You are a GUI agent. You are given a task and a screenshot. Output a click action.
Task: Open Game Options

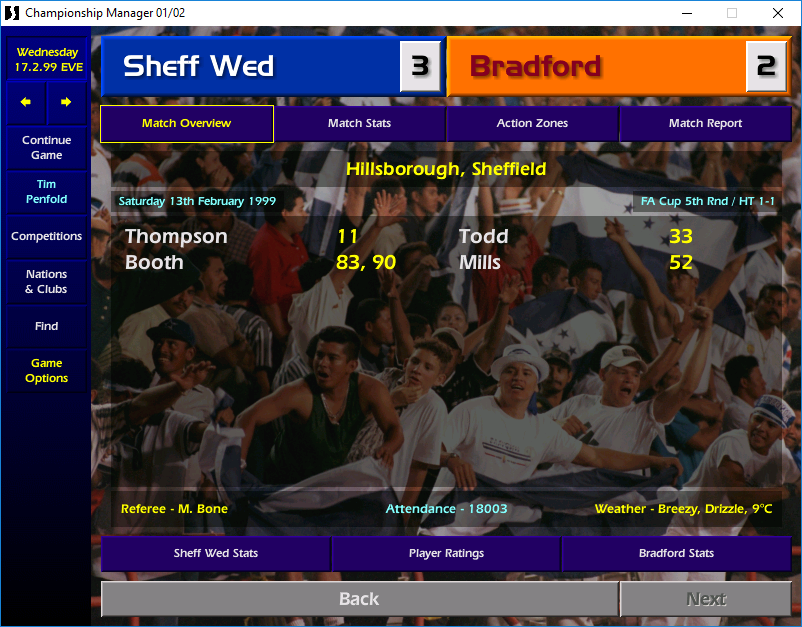click(x=46, y=371)
